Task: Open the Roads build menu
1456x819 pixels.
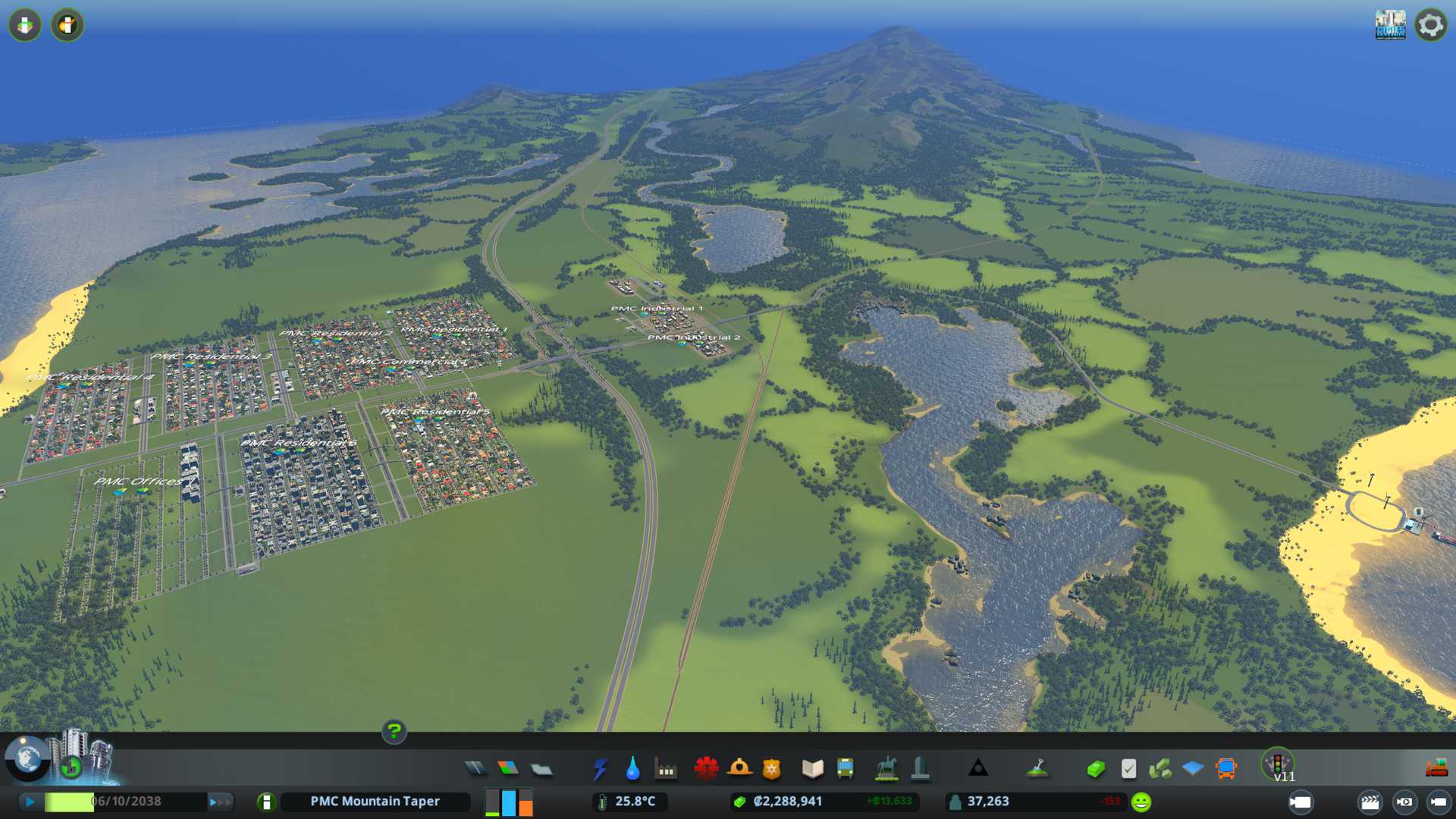Action: click(x=475, y=769)
